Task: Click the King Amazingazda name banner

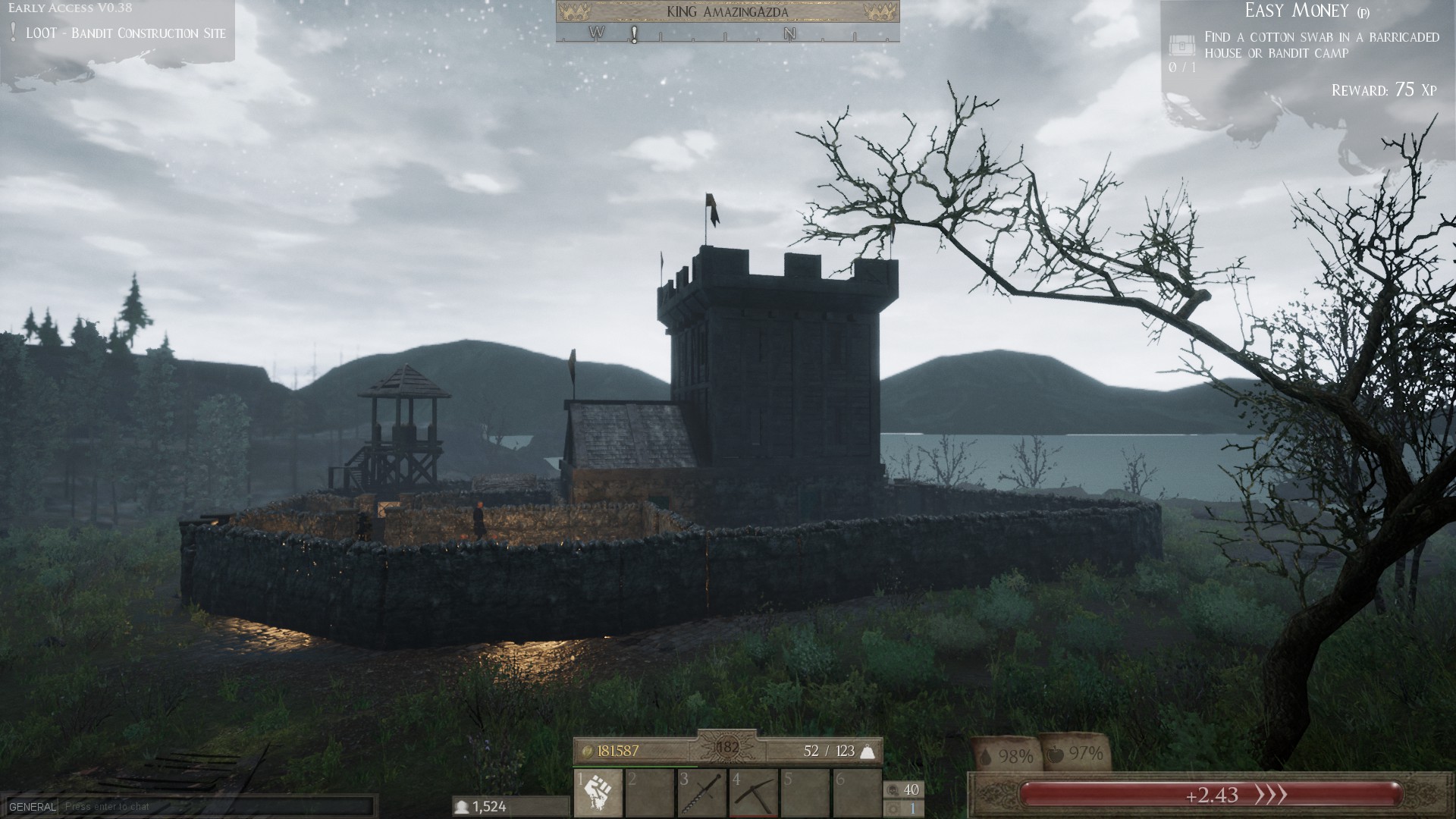Action: pos(728,13)
